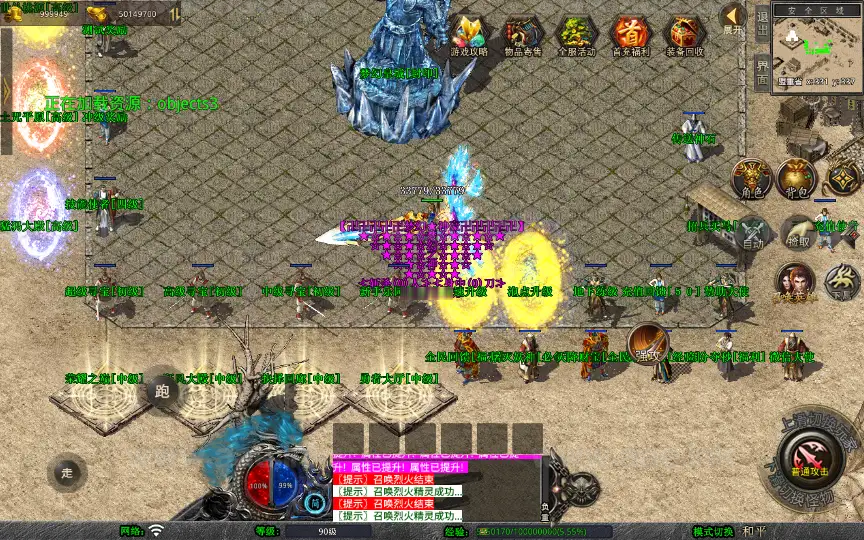Click the 简 button beside the health orb
The width and height of the screenshot is (864, 540).
[x=314, y=503]
